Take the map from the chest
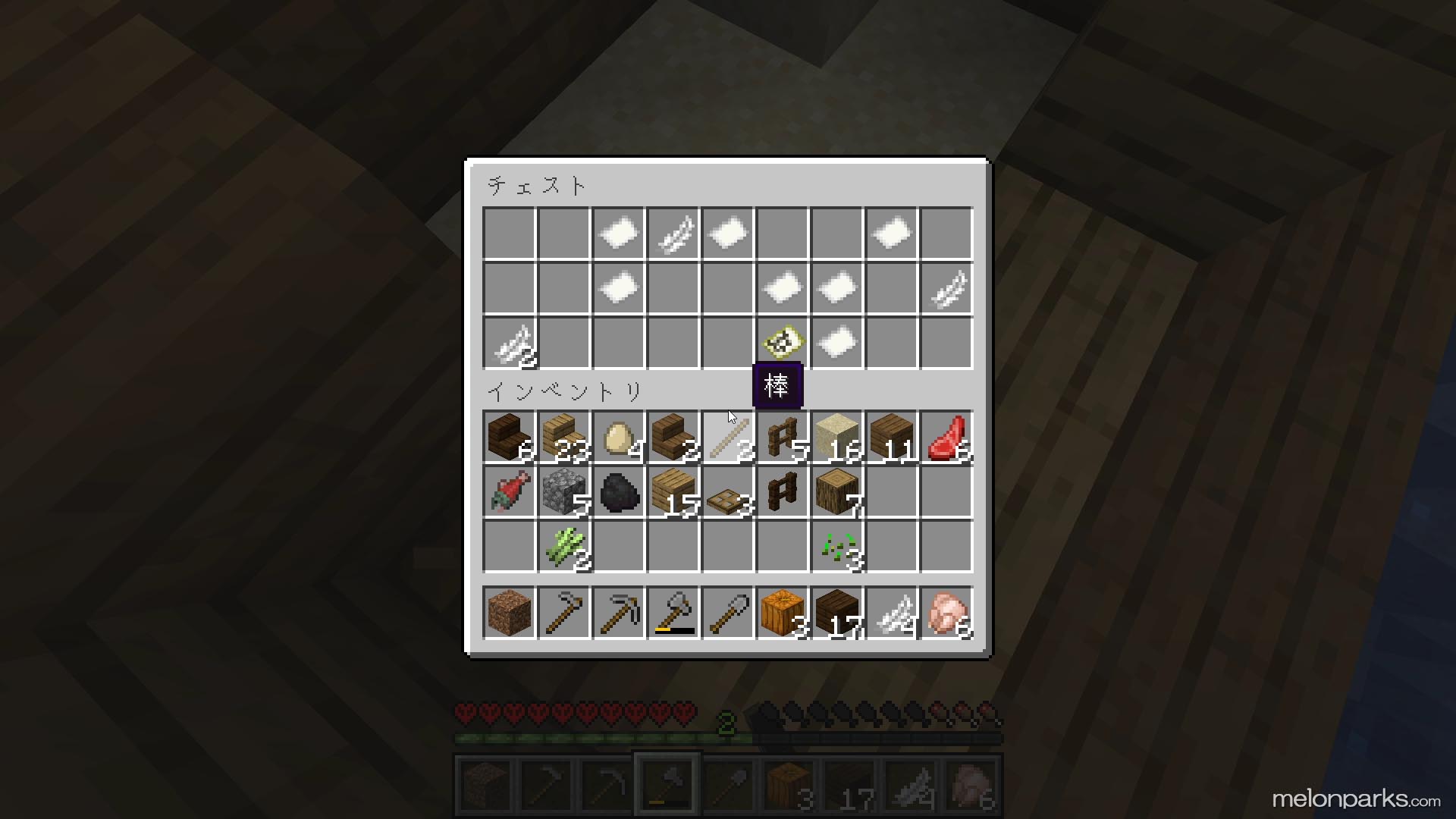 pyautogui.click(x=782, y=343)
